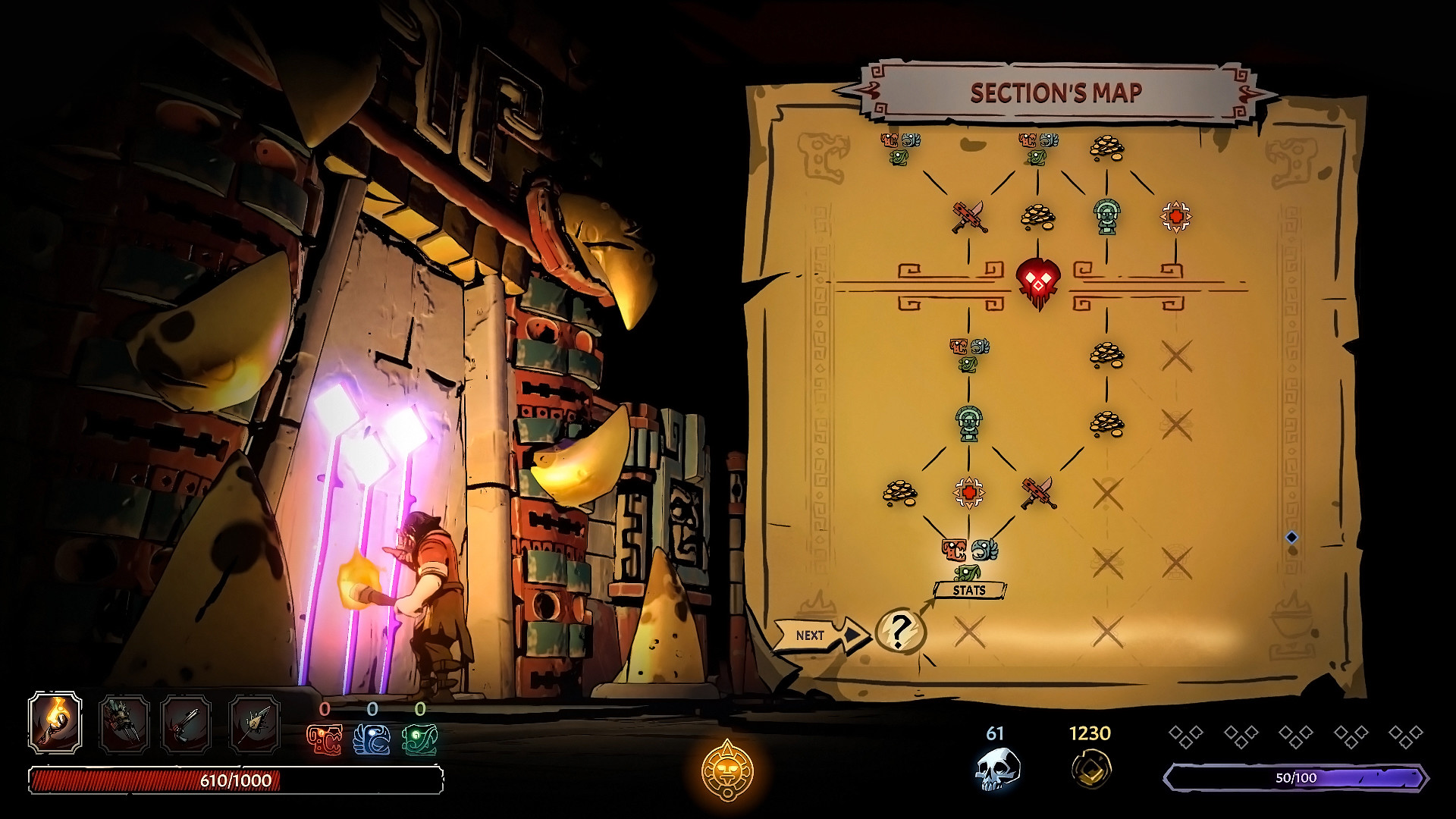Choose the healing cross node above the boss line
This screenshot has height=819, width=1456.
(x=1175, y=217)
